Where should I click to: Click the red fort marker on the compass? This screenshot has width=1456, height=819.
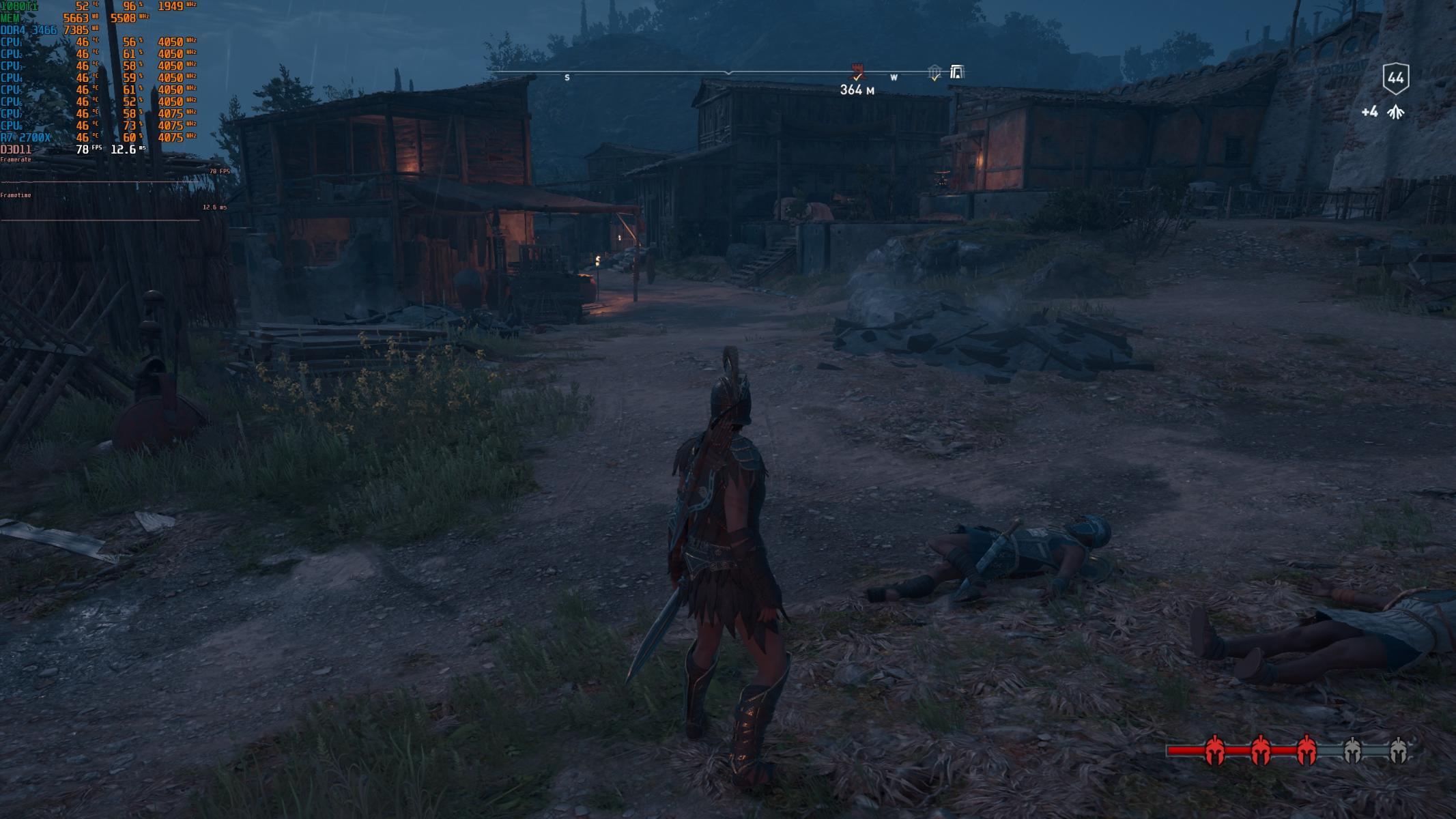[856, 71]
